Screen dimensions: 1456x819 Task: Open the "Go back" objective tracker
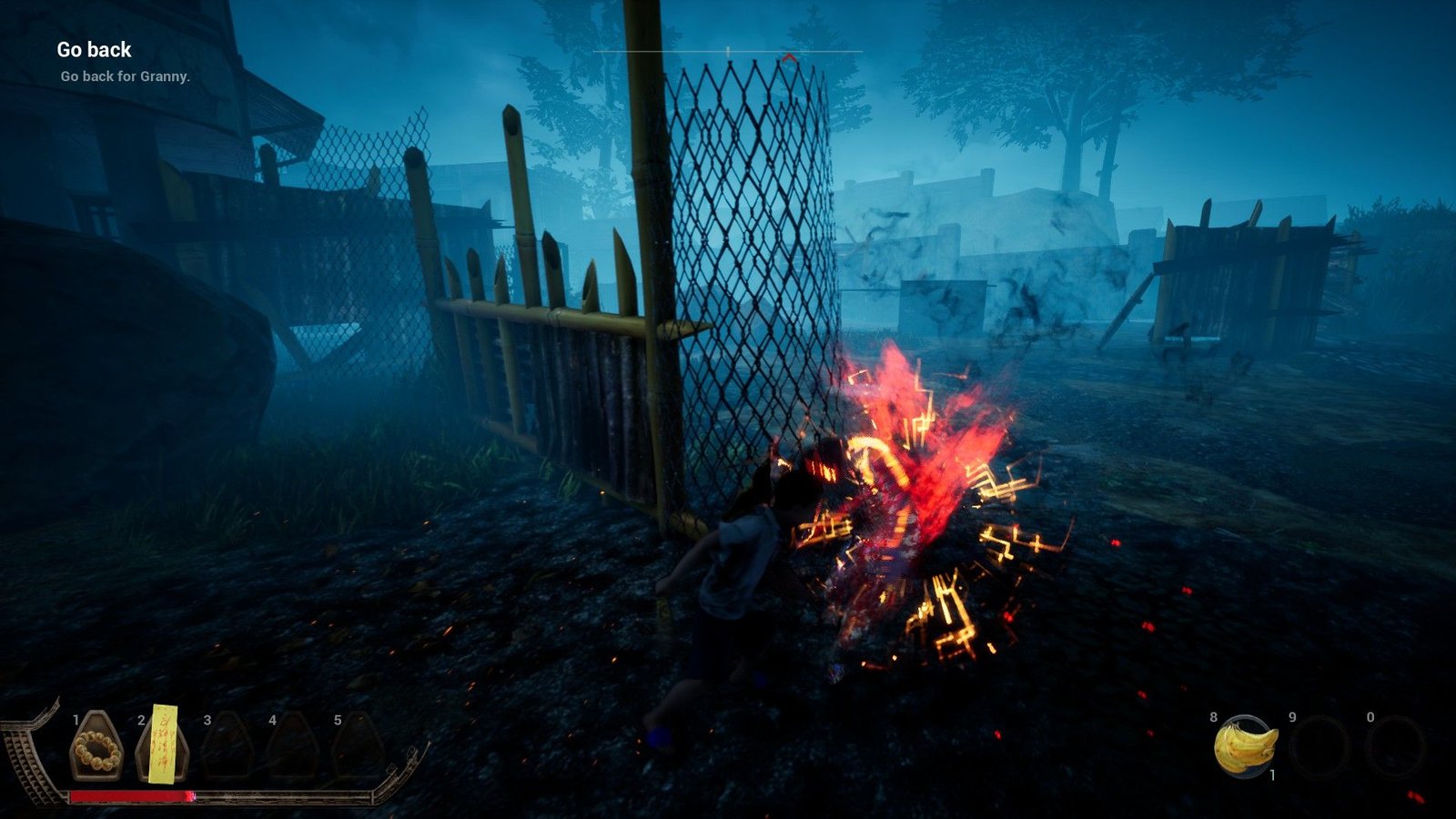pos(94,50)
